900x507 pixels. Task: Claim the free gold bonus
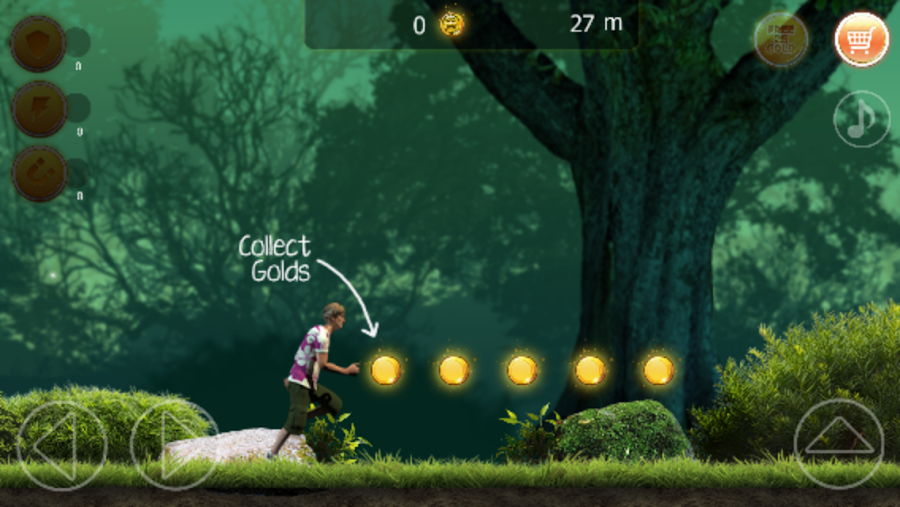[781, 40]
